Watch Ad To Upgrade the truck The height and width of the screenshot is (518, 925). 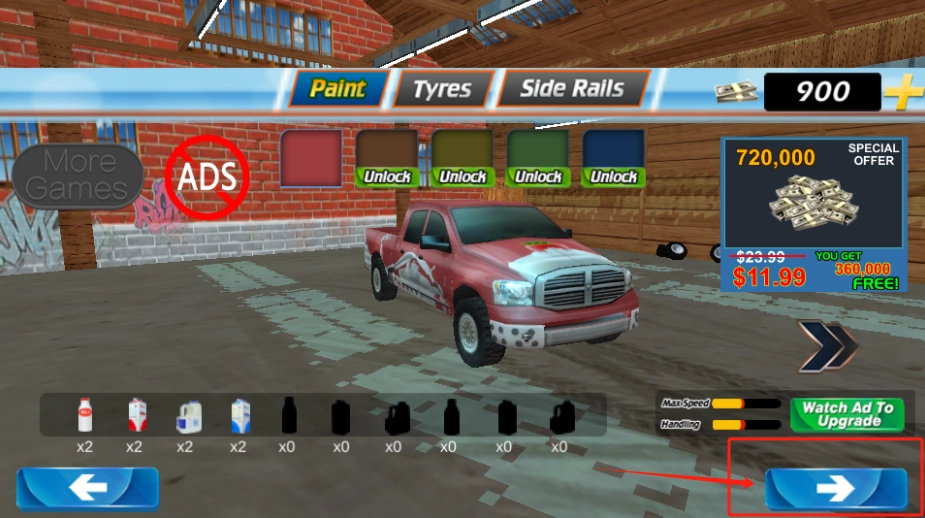coord(847,414)
